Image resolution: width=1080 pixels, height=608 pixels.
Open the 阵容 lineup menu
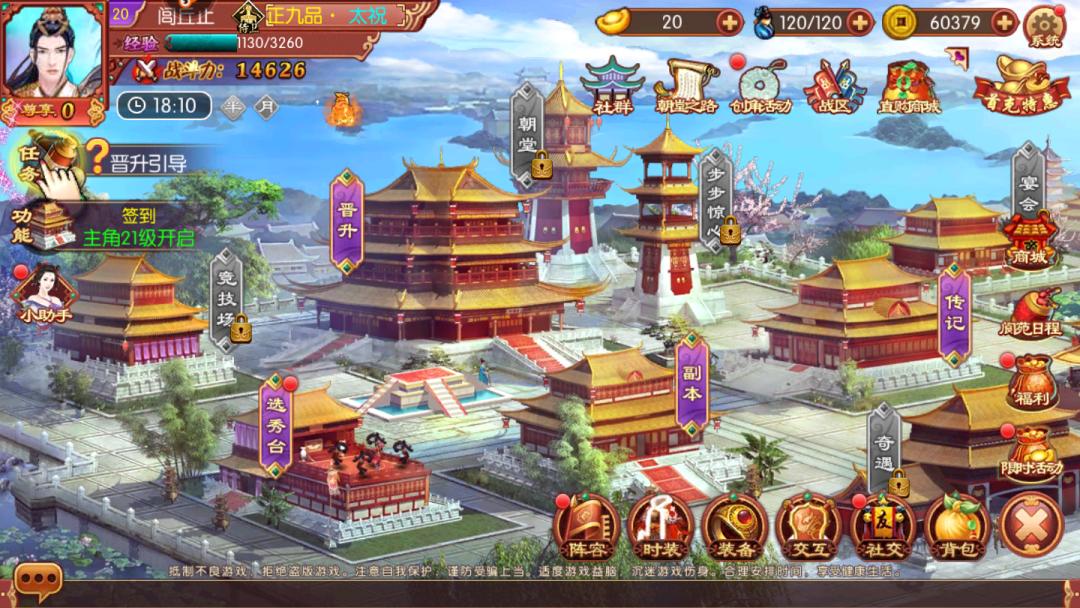coord(586,526)
